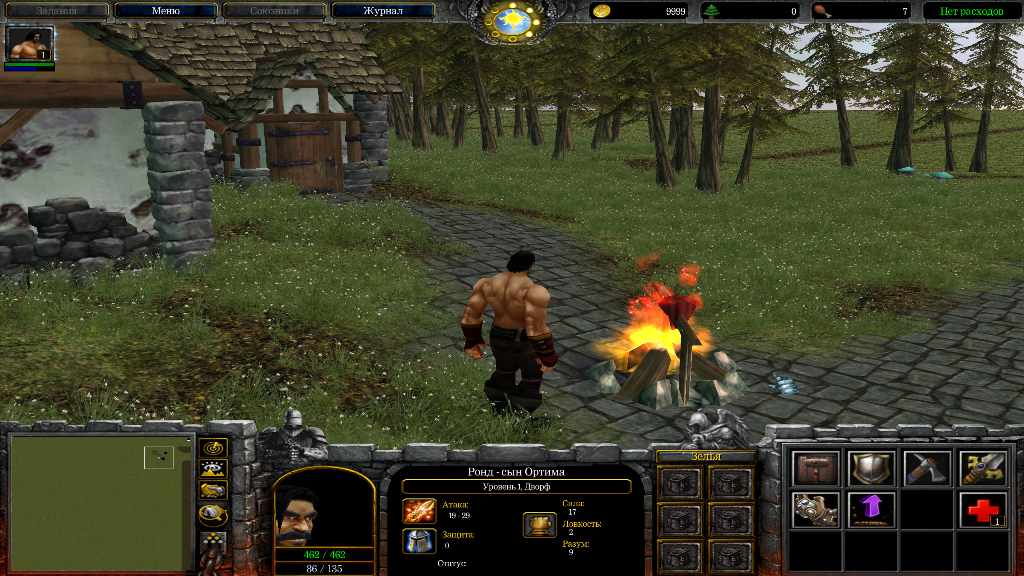Screen dimensions: 1024x576
Task: Open the Меню button
Action: (165, 11)
